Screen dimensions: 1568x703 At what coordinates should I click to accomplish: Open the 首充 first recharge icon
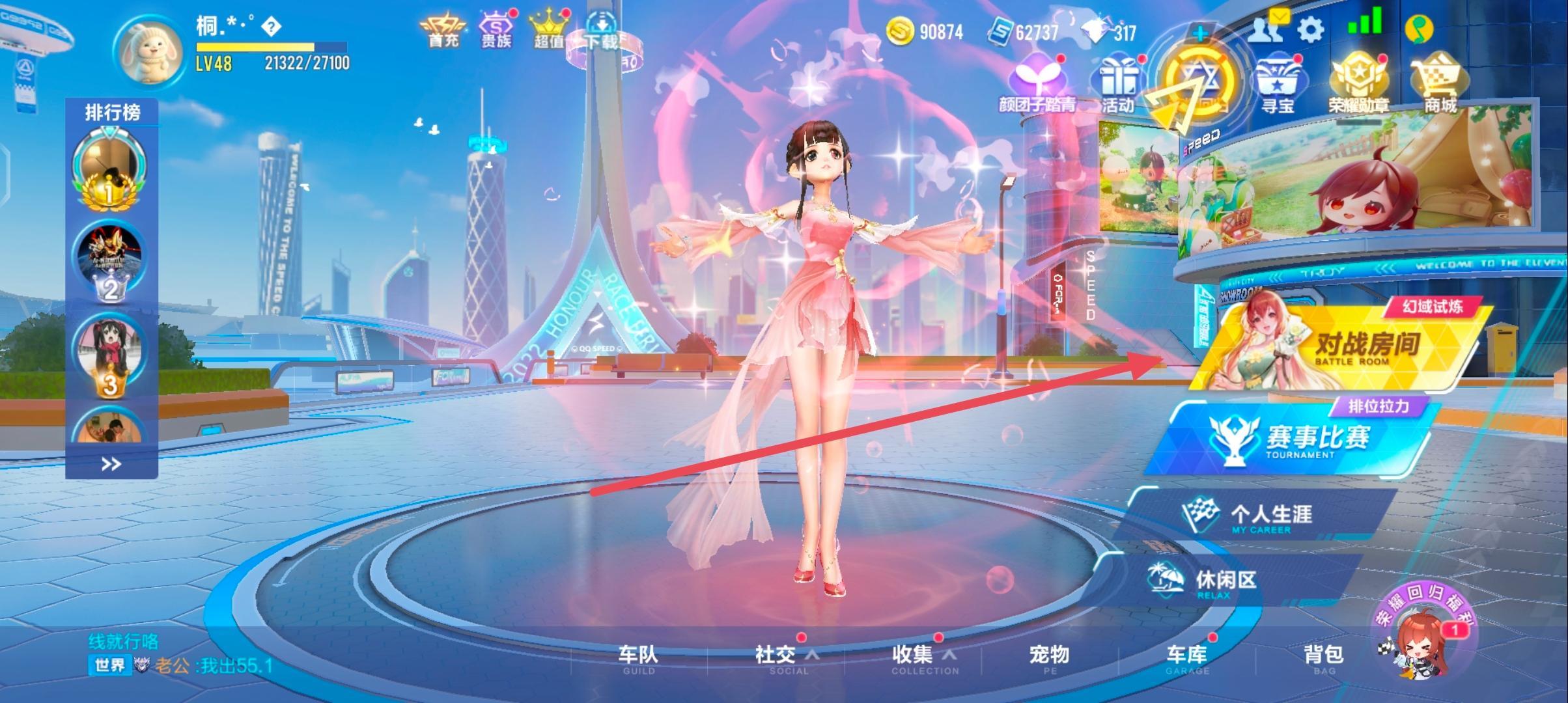[443, 29]
